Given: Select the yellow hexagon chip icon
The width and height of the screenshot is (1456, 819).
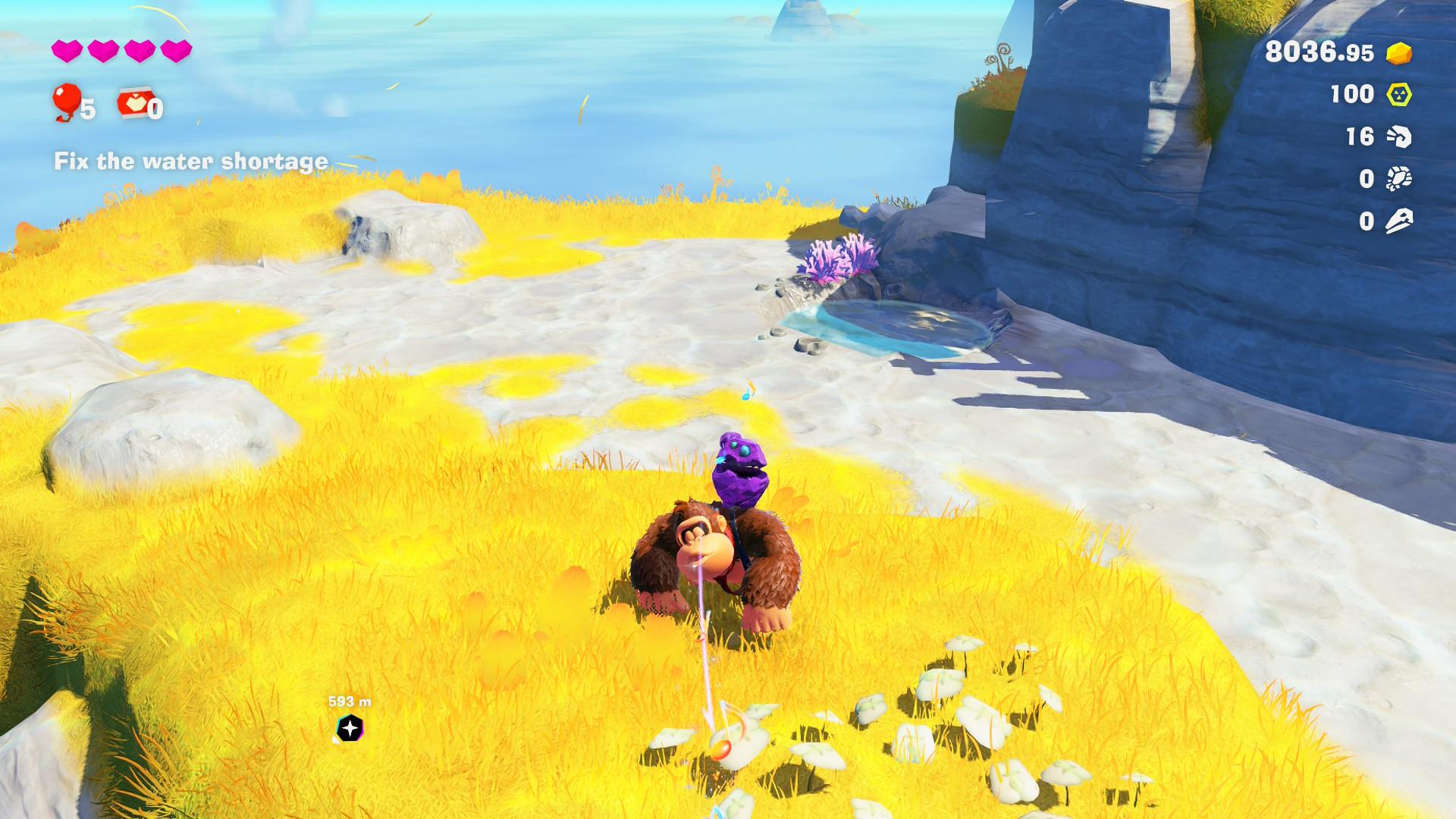Looking at the screenshot, I should pyautogui.click(x=1399, y=95).
